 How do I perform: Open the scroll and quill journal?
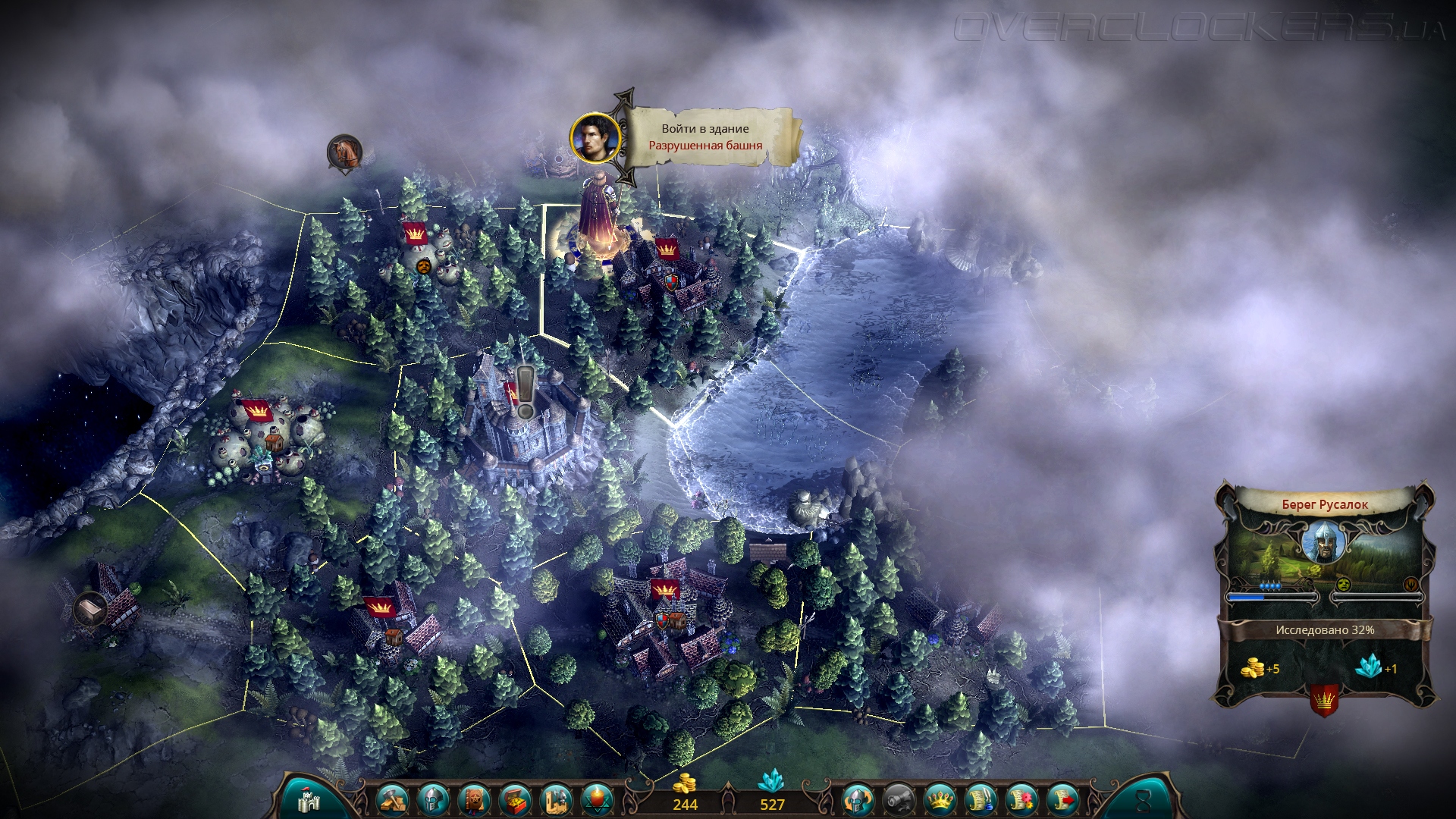tap(981, 800)
